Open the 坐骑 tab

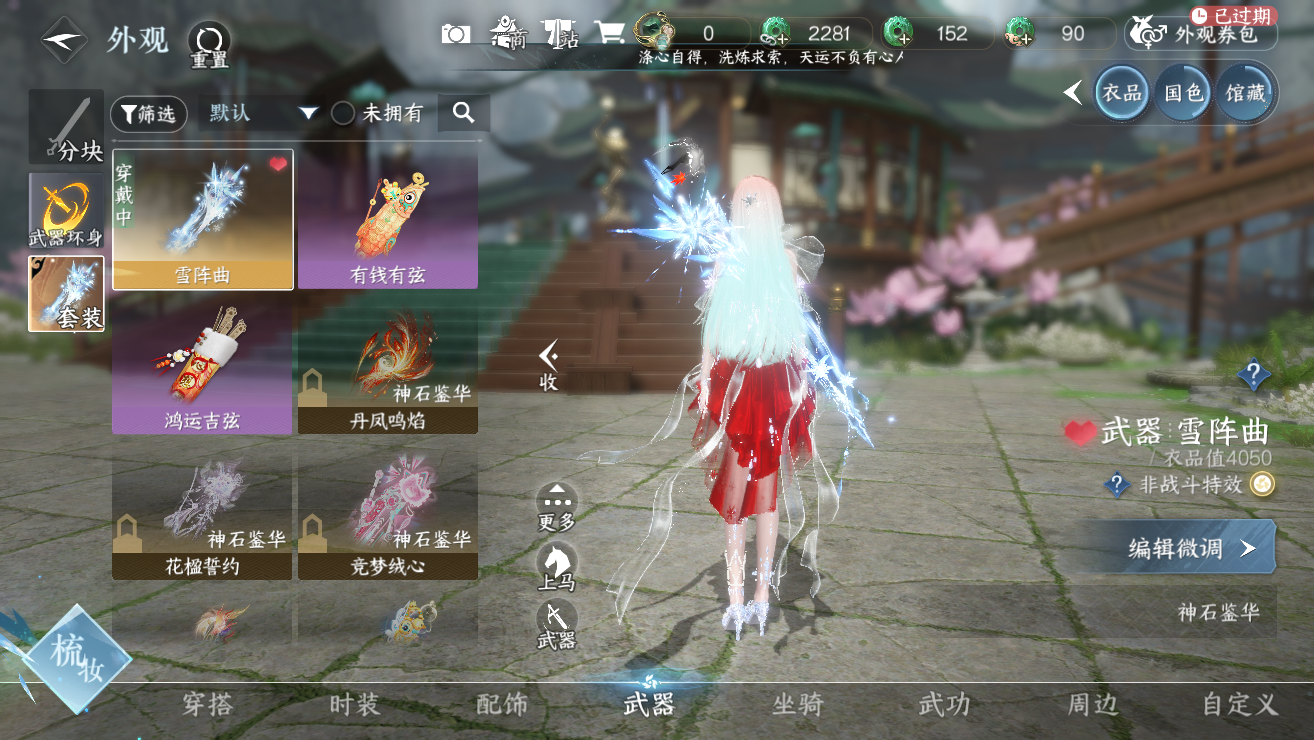[797, 705]
